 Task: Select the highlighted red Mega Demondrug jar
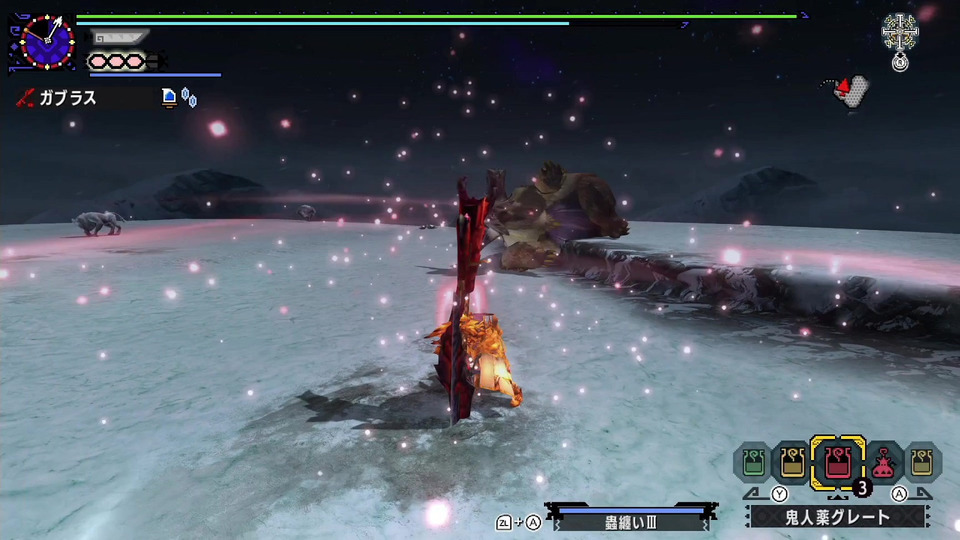[838, 462]
